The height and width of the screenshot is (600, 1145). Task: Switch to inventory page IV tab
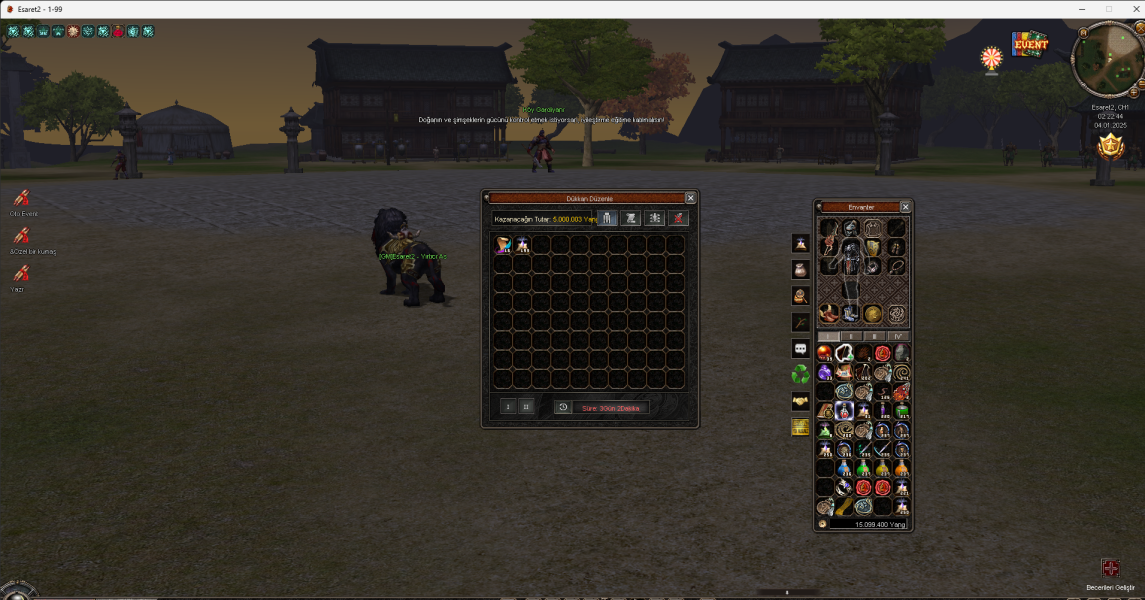coord(896,336)
